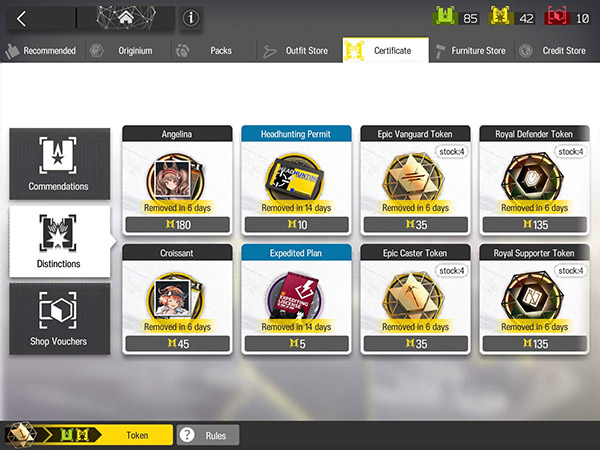Select the Angelina operator card
The width and height of the screenshot is (600, 450).
tap(177, 179)
